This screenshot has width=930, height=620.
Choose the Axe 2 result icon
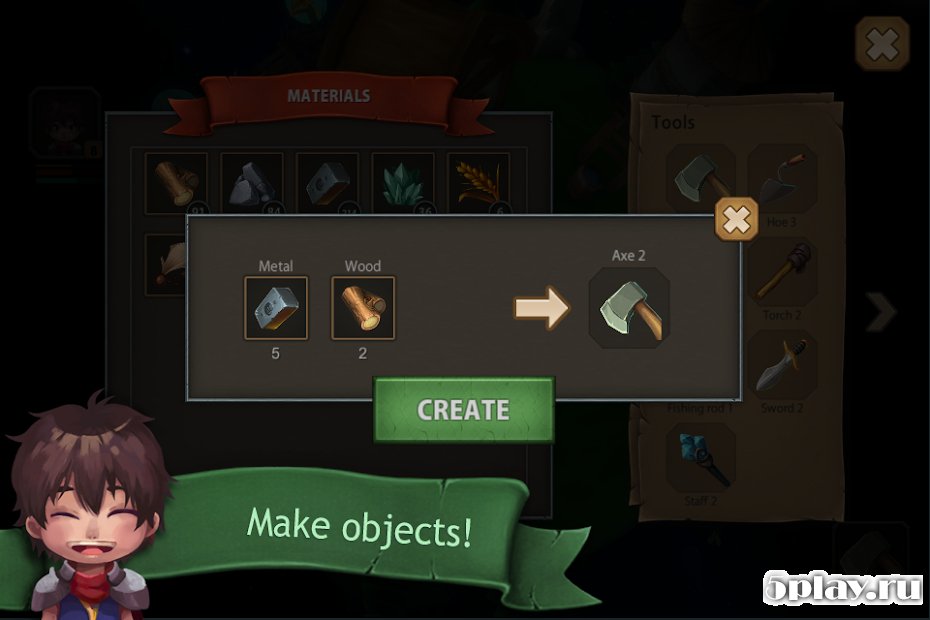pyautogui.click(x=629, y=309)
